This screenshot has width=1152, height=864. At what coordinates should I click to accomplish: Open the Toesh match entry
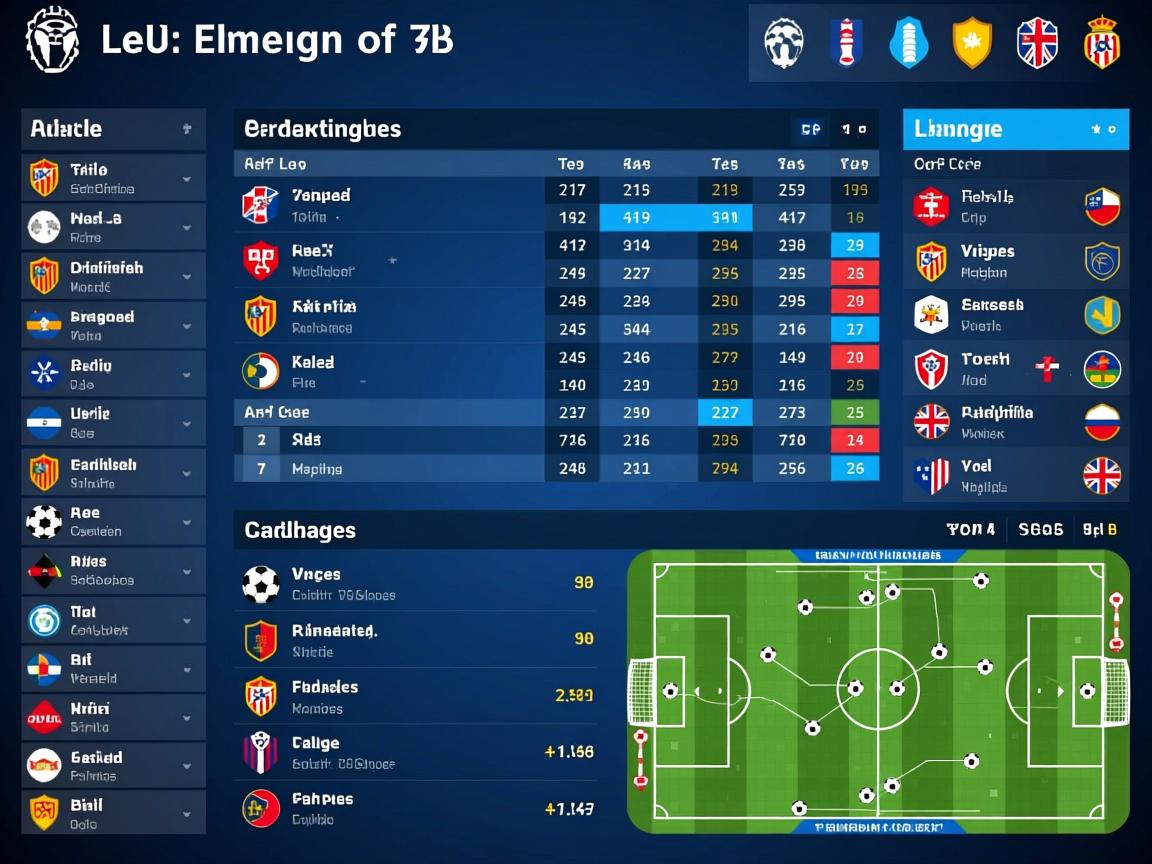click(1015, 369)
